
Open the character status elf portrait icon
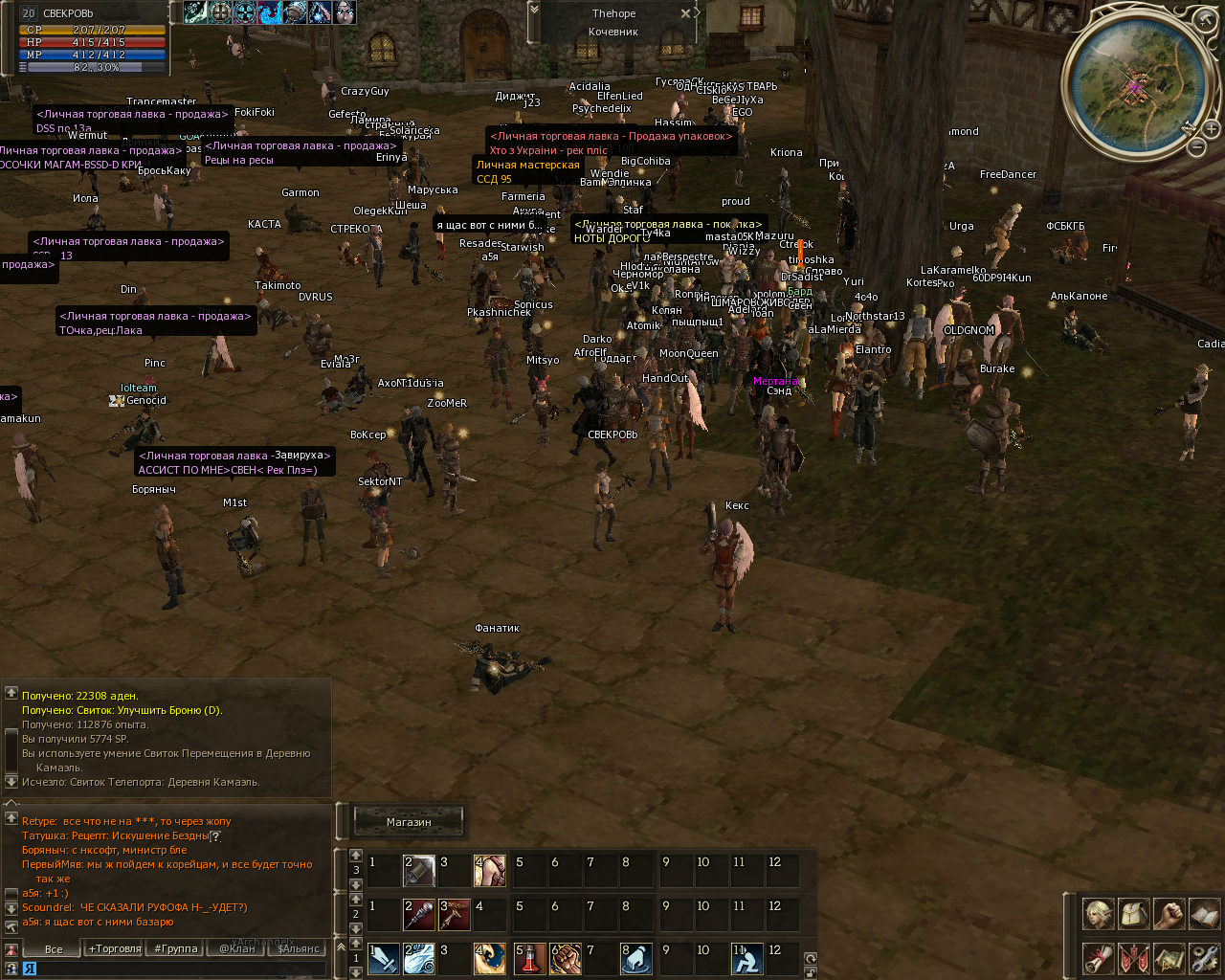coord(1098,914)
